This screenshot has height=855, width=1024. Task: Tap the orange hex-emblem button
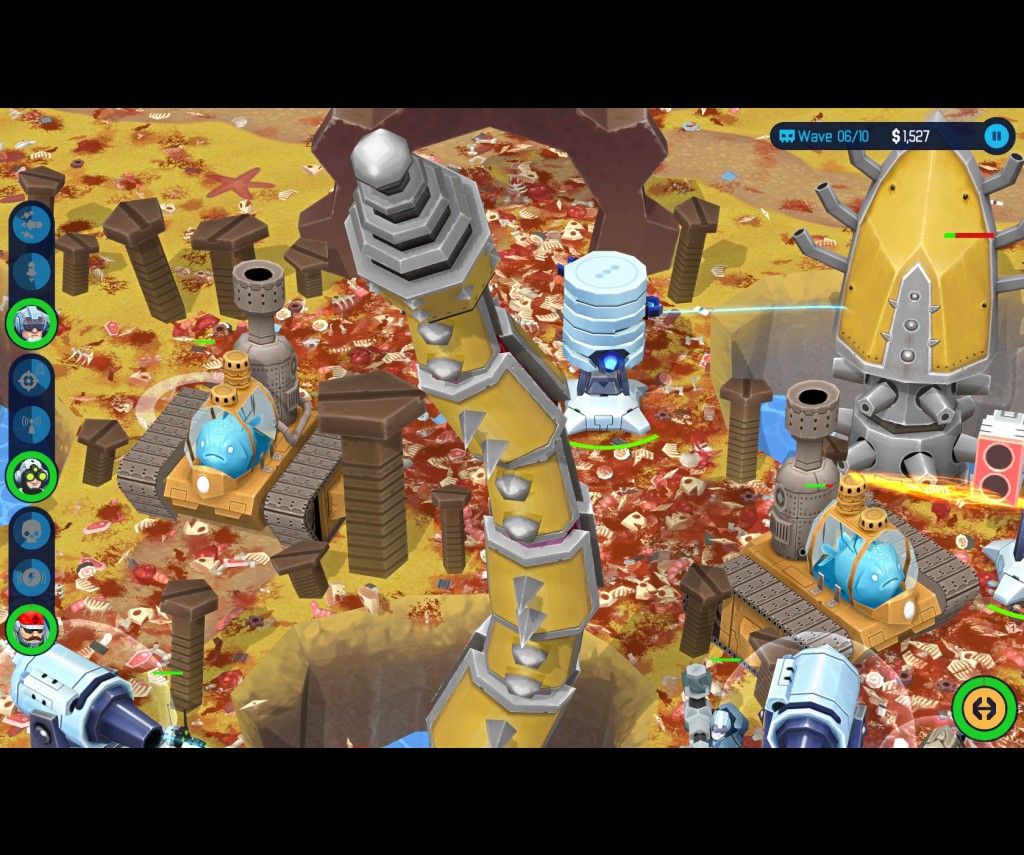coord(984,708)
